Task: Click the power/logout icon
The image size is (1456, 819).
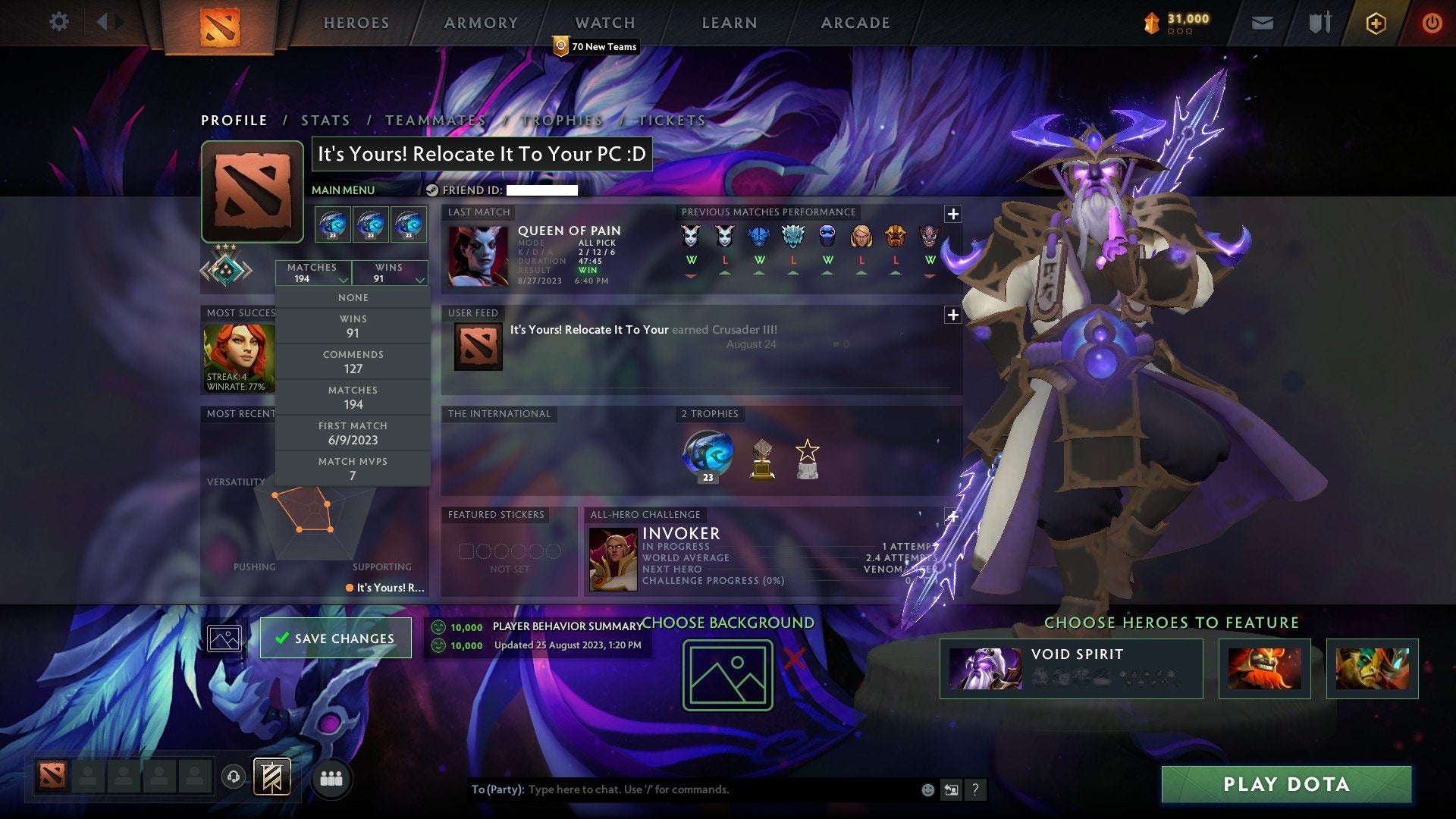Action: pyautogui.click(x=1432, y=22)
